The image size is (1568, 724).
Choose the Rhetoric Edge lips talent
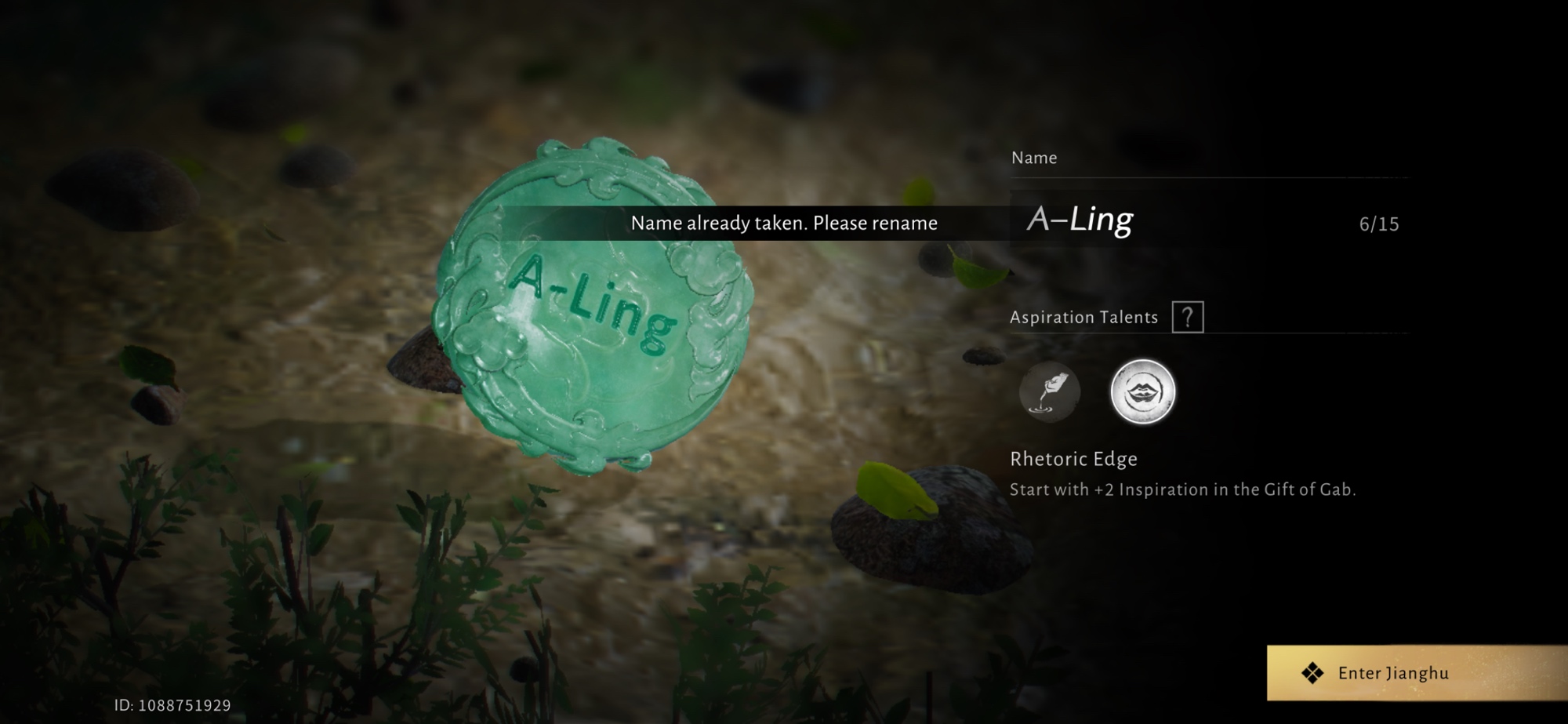pos(1142,391)
